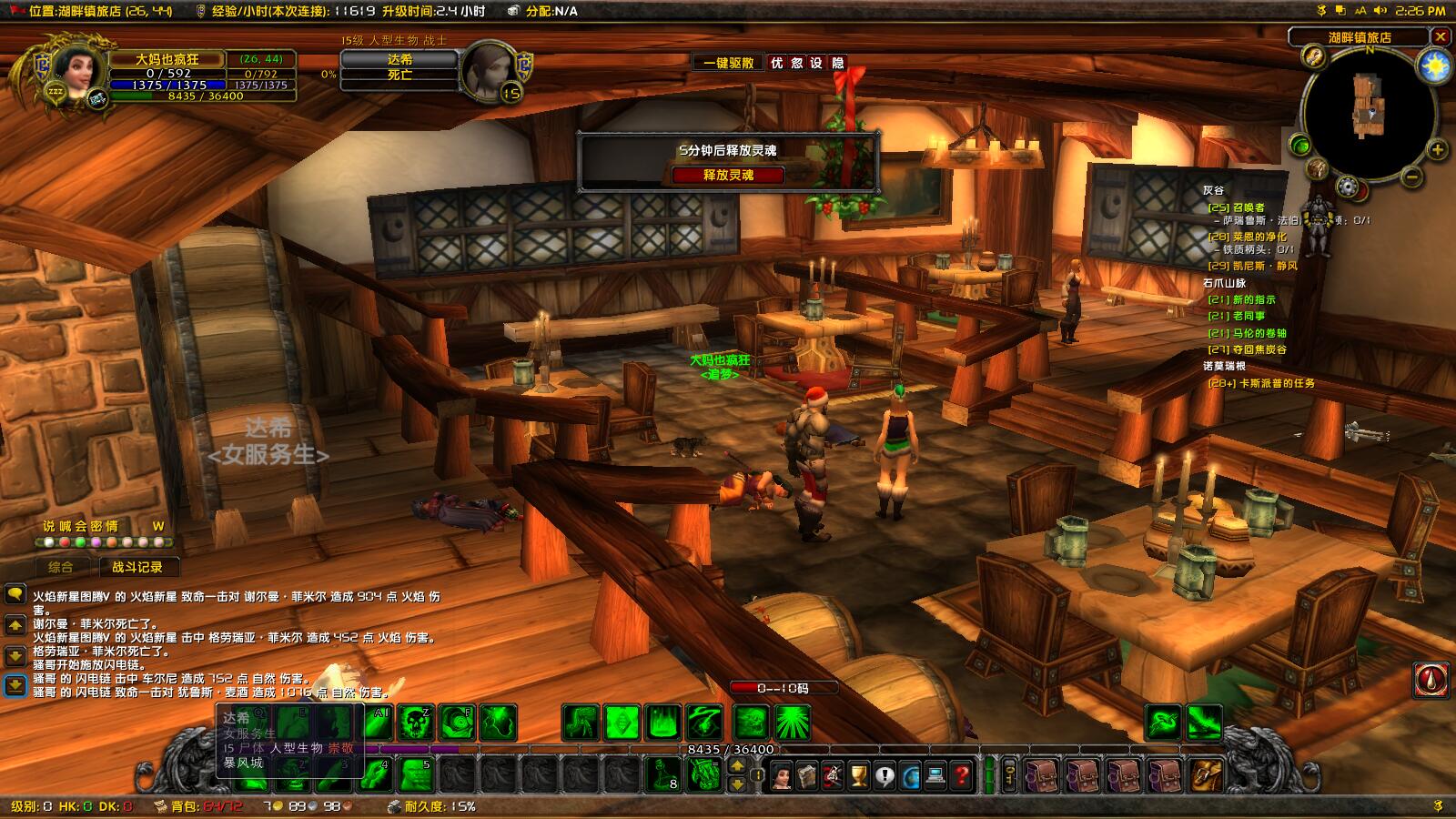Activate the skull ability on action bar

coord(417,723)
